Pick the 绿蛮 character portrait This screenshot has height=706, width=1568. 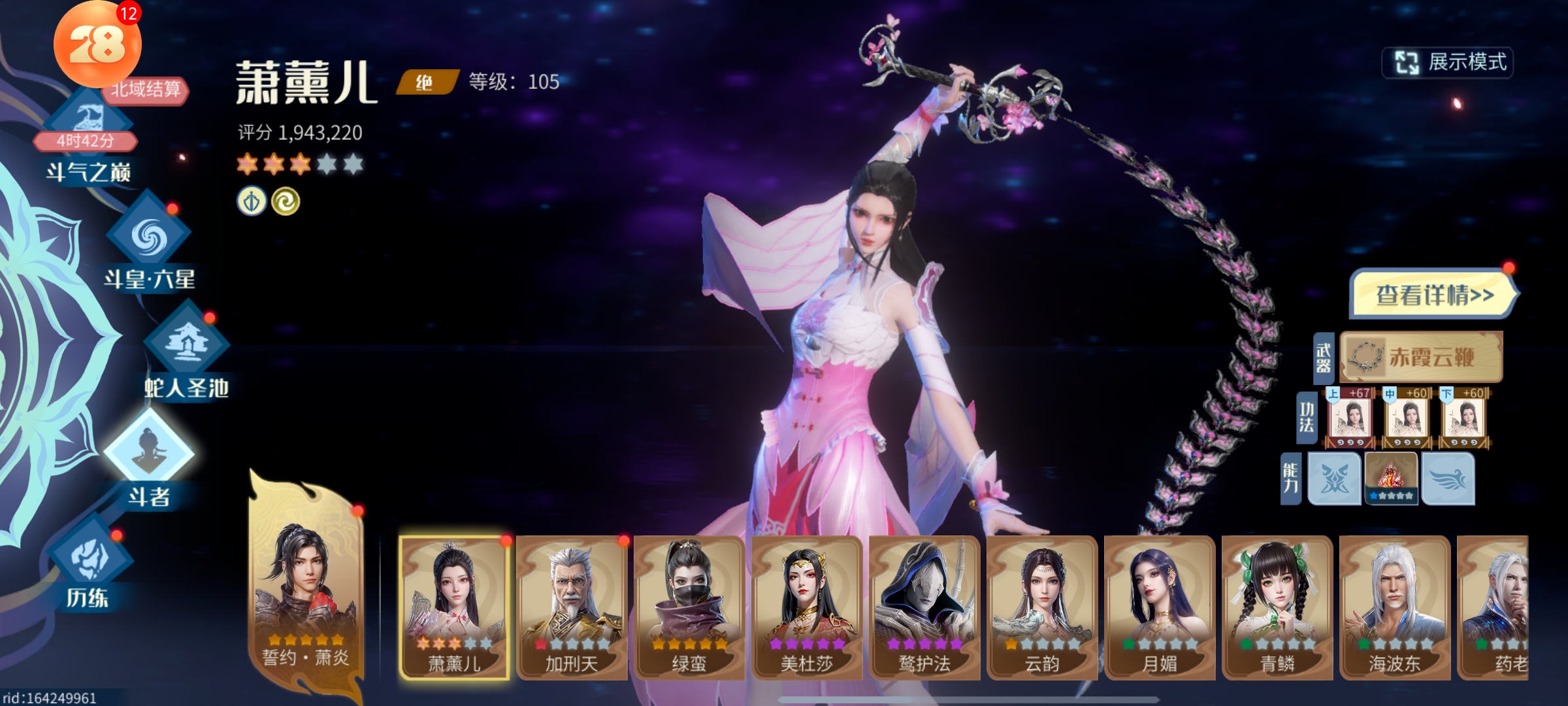click(x=689, y=607)
